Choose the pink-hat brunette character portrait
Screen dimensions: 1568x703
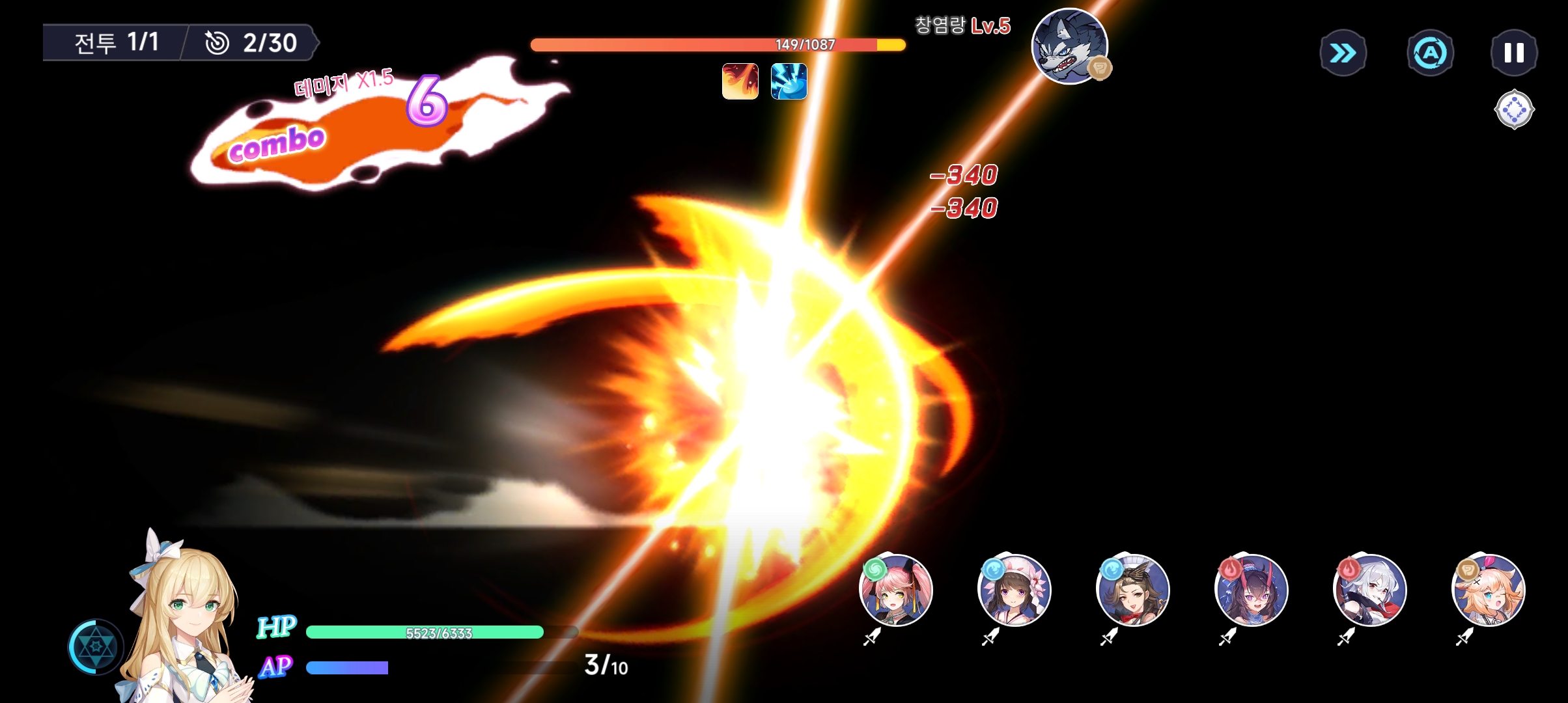click(x=1015, y=590)
